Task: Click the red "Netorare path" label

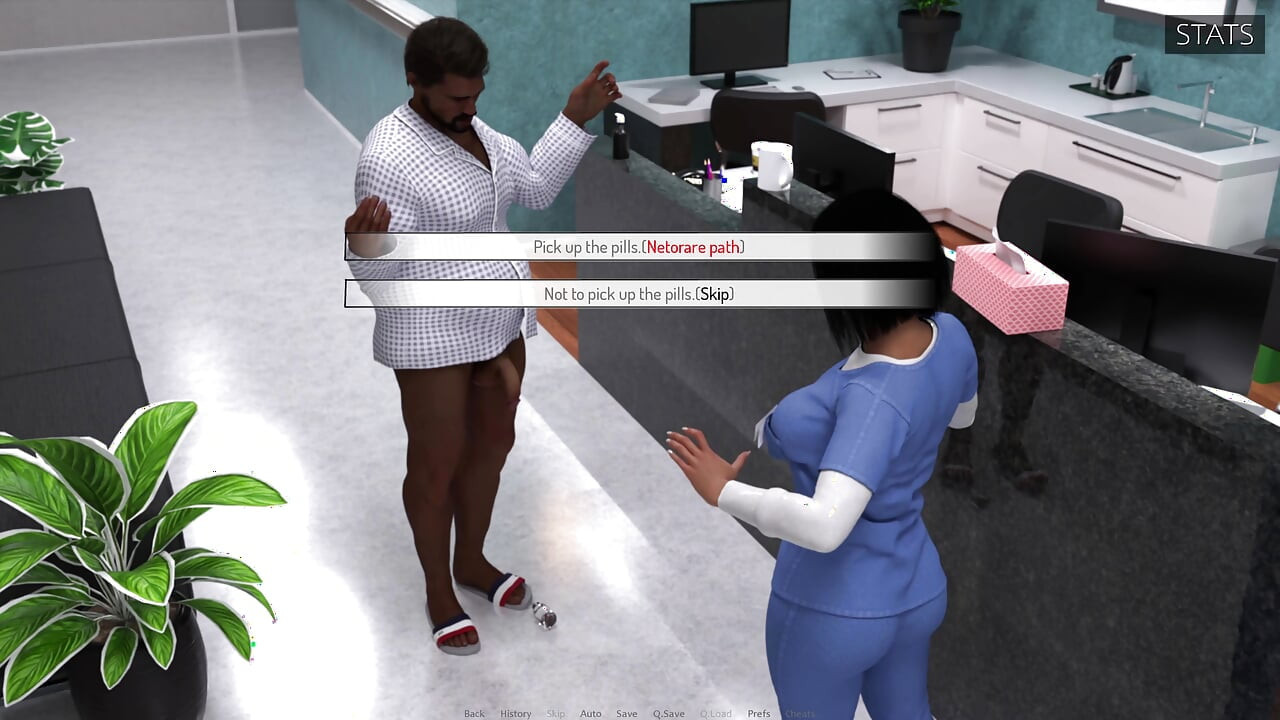Action: [694, 246]
